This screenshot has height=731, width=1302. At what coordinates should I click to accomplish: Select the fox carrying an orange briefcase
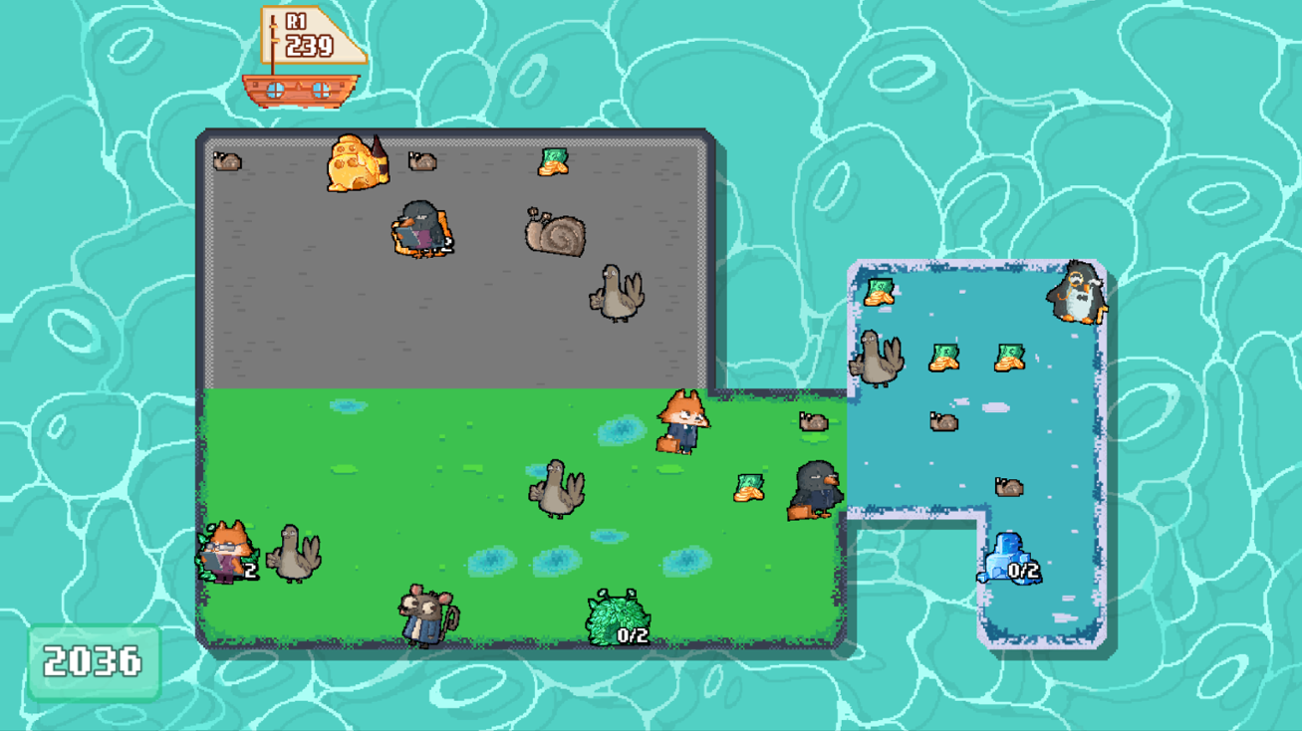pyautogui.click(x=683, y=423)
